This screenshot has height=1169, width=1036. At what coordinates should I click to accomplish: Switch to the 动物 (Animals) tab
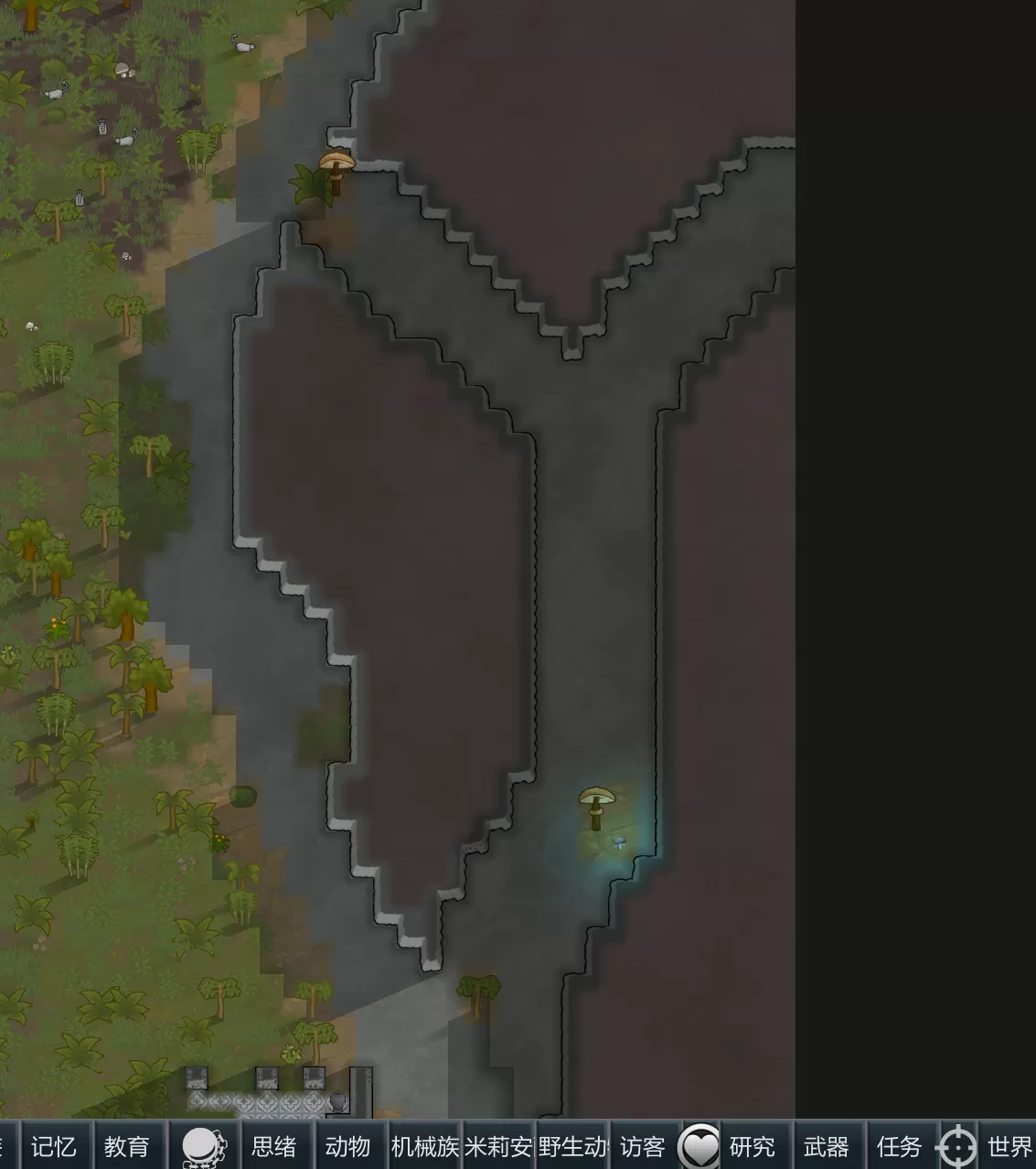pos(347,1146)
